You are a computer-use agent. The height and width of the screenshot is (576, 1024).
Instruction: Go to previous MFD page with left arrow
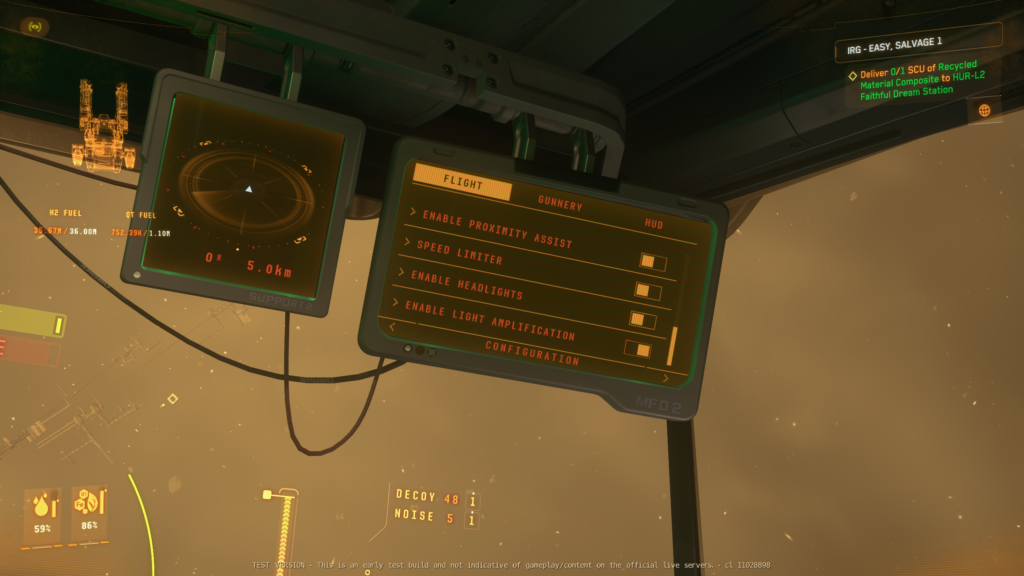(392, 326)
